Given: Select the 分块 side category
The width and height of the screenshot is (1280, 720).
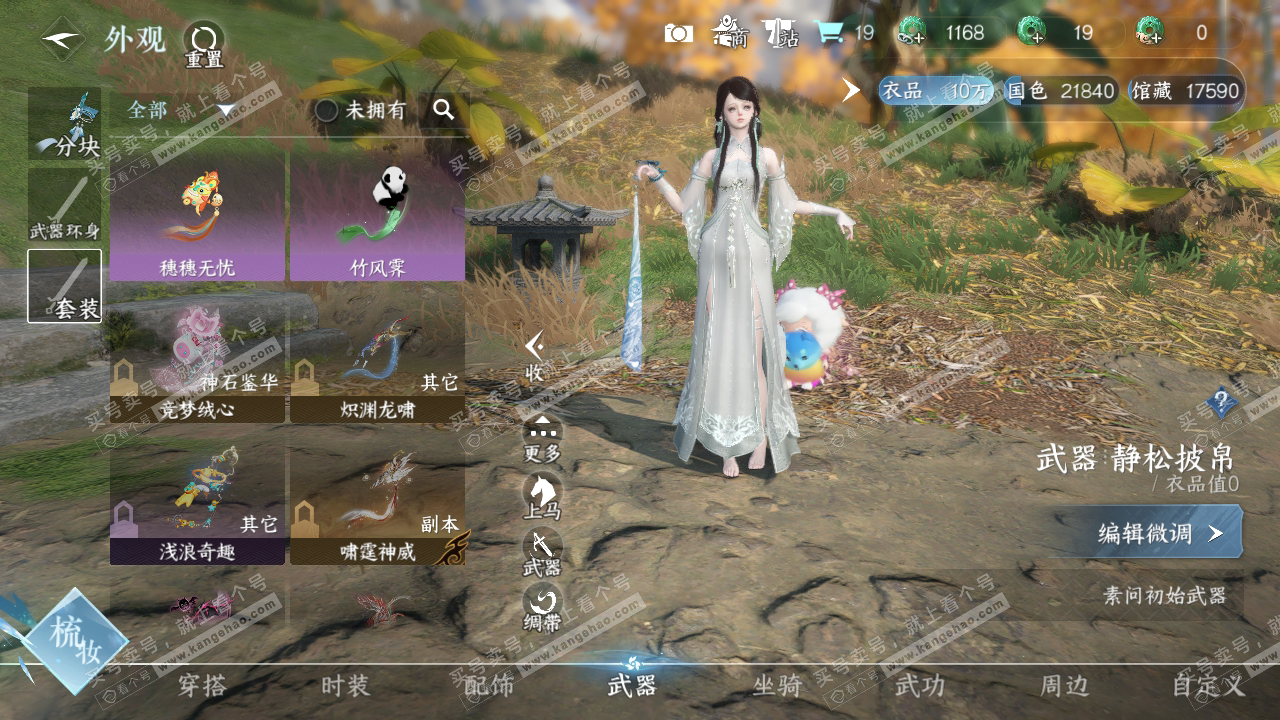Looking at the screenshot, I should pos(64,124).
